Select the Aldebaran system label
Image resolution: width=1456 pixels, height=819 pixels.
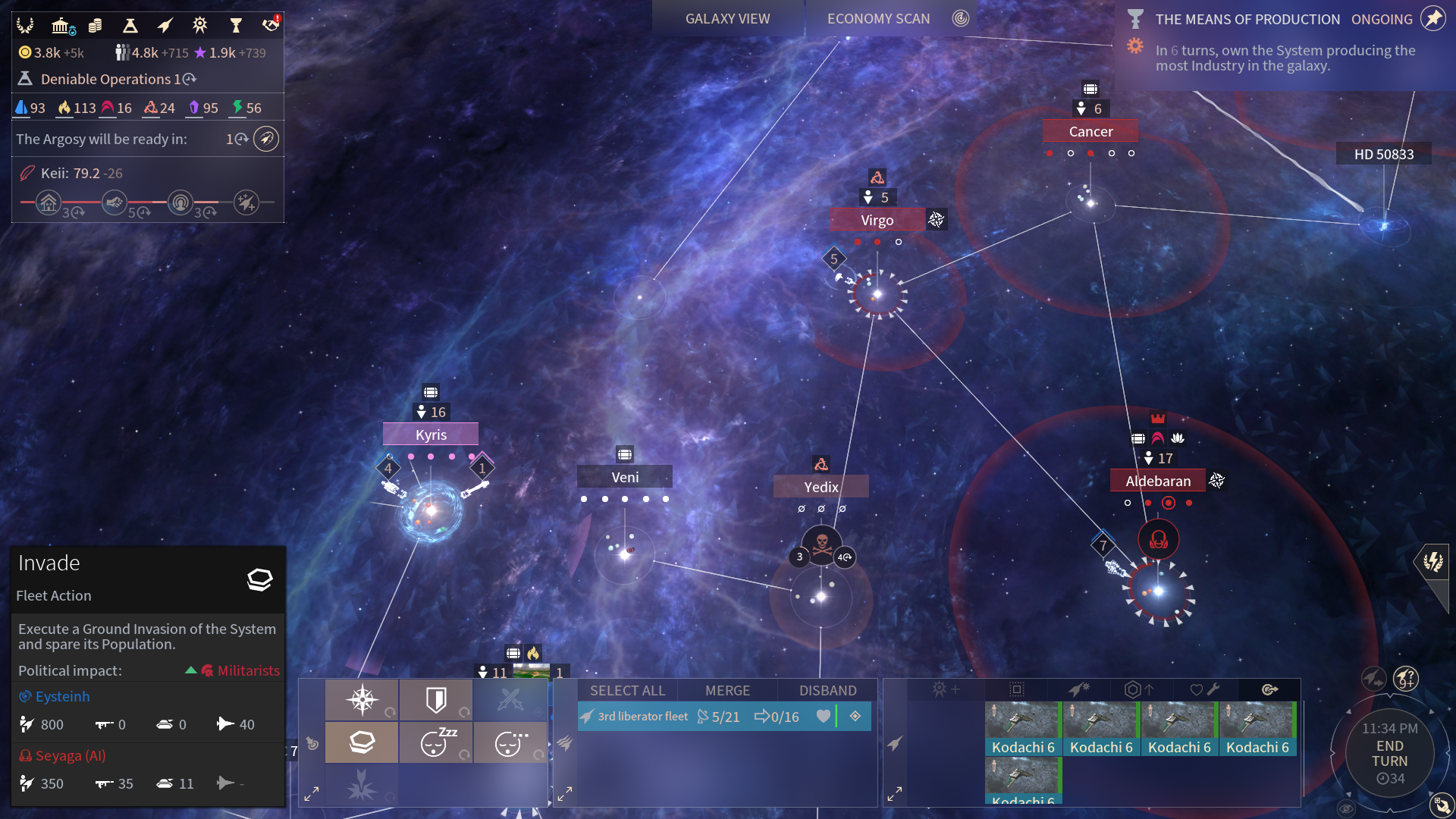click(x=1158, y=481)
